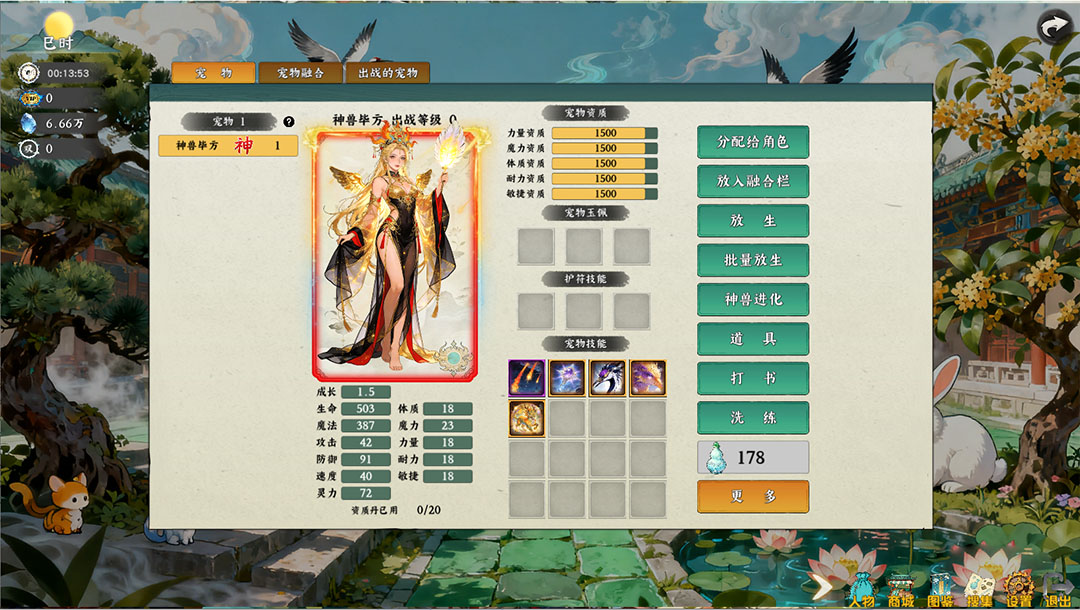Switch to the 宠物融合 tab
The width and height of the screenshot is (1080, 610).
tap(300, 73)
